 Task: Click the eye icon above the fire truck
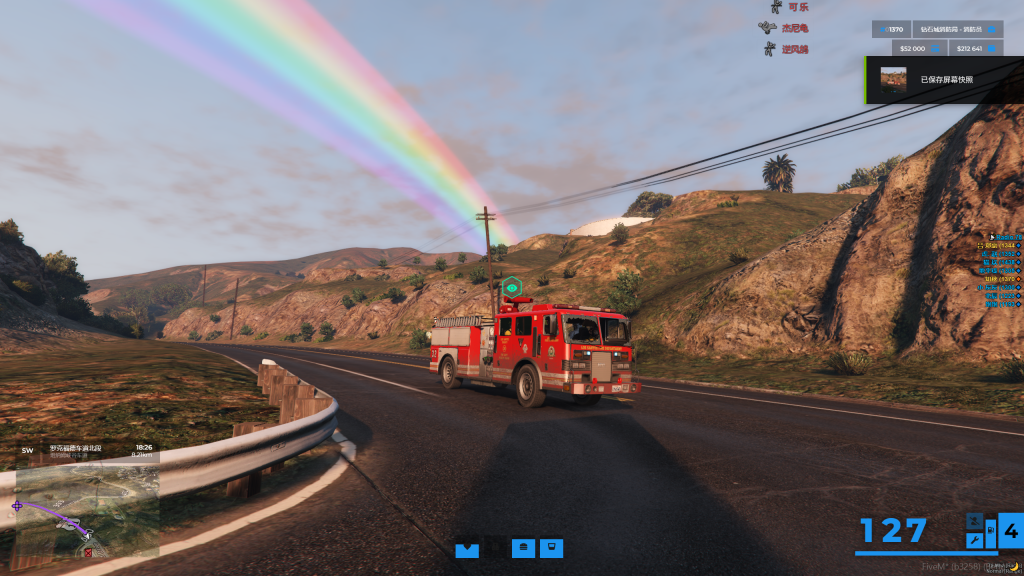point(512,287)
